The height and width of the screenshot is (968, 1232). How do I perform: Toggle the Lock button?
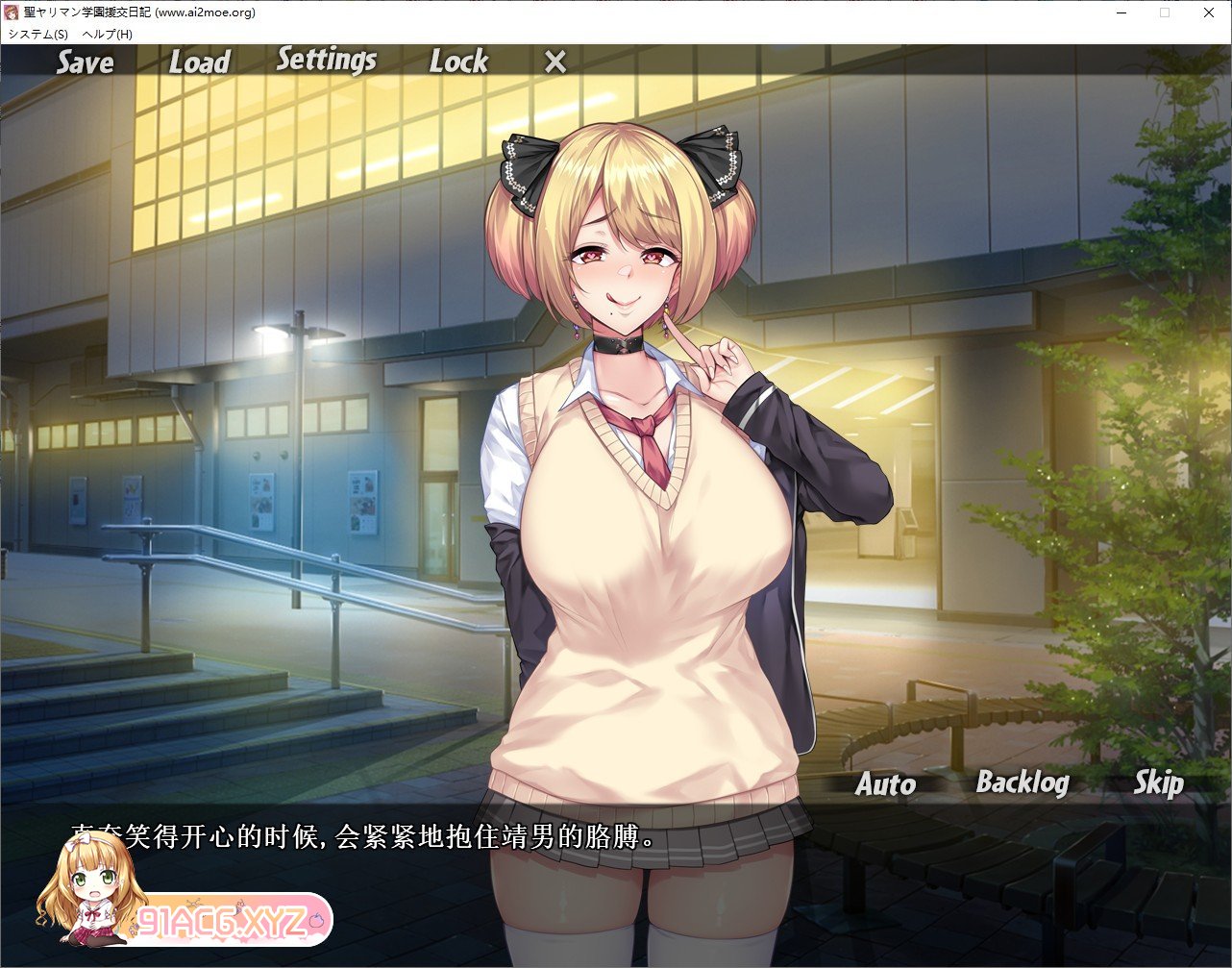[458, 62]
